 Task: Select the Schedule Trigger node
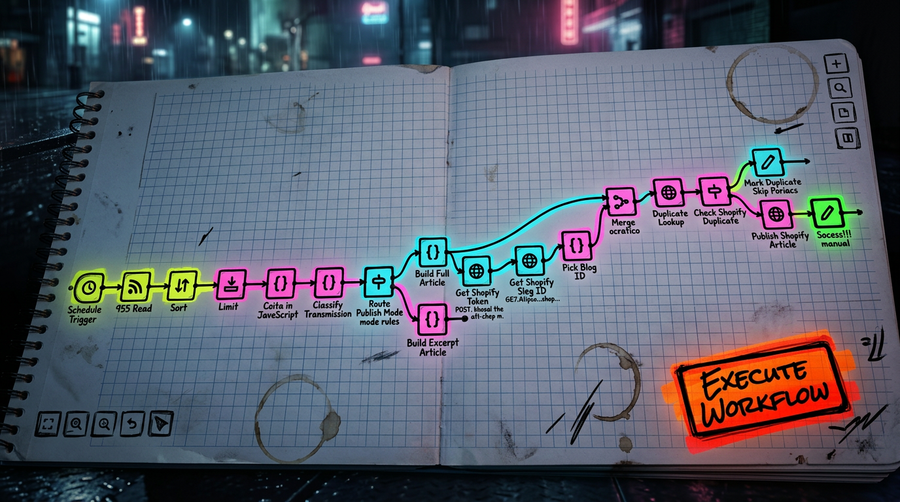[90, 287]
